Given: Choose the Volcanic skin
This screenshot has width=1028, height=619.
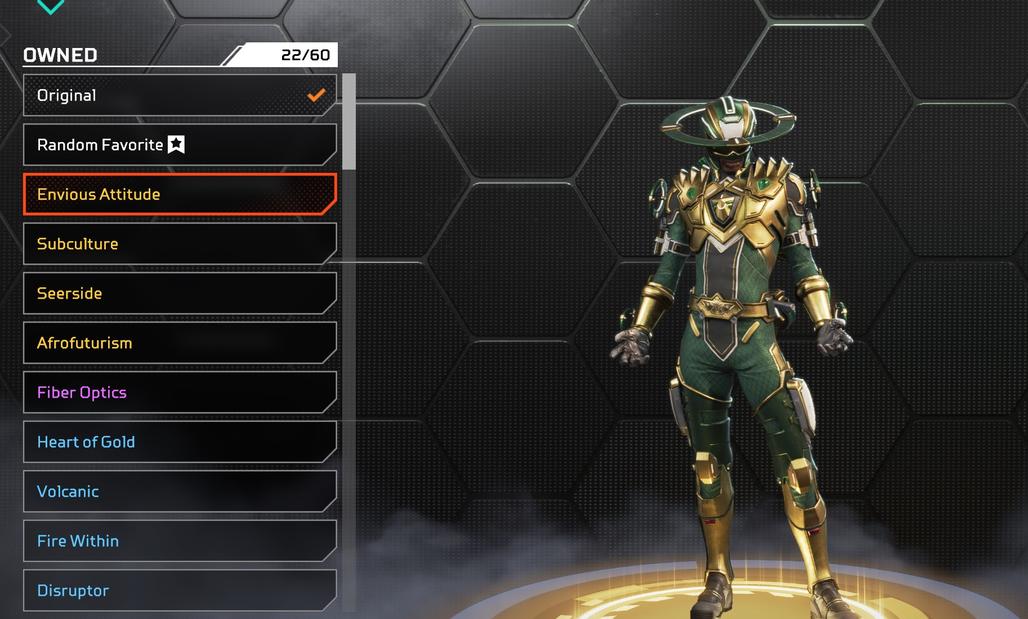Looking at the screenshot, I should [x=180, y=492].
